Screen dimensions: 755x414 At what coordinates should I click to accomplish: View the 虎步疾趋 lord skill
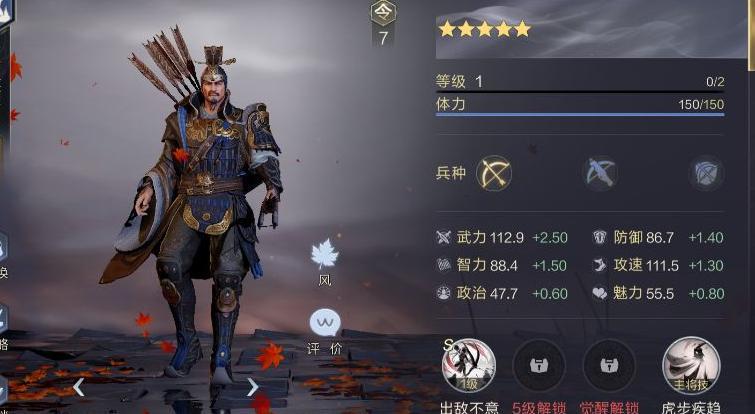691,365
